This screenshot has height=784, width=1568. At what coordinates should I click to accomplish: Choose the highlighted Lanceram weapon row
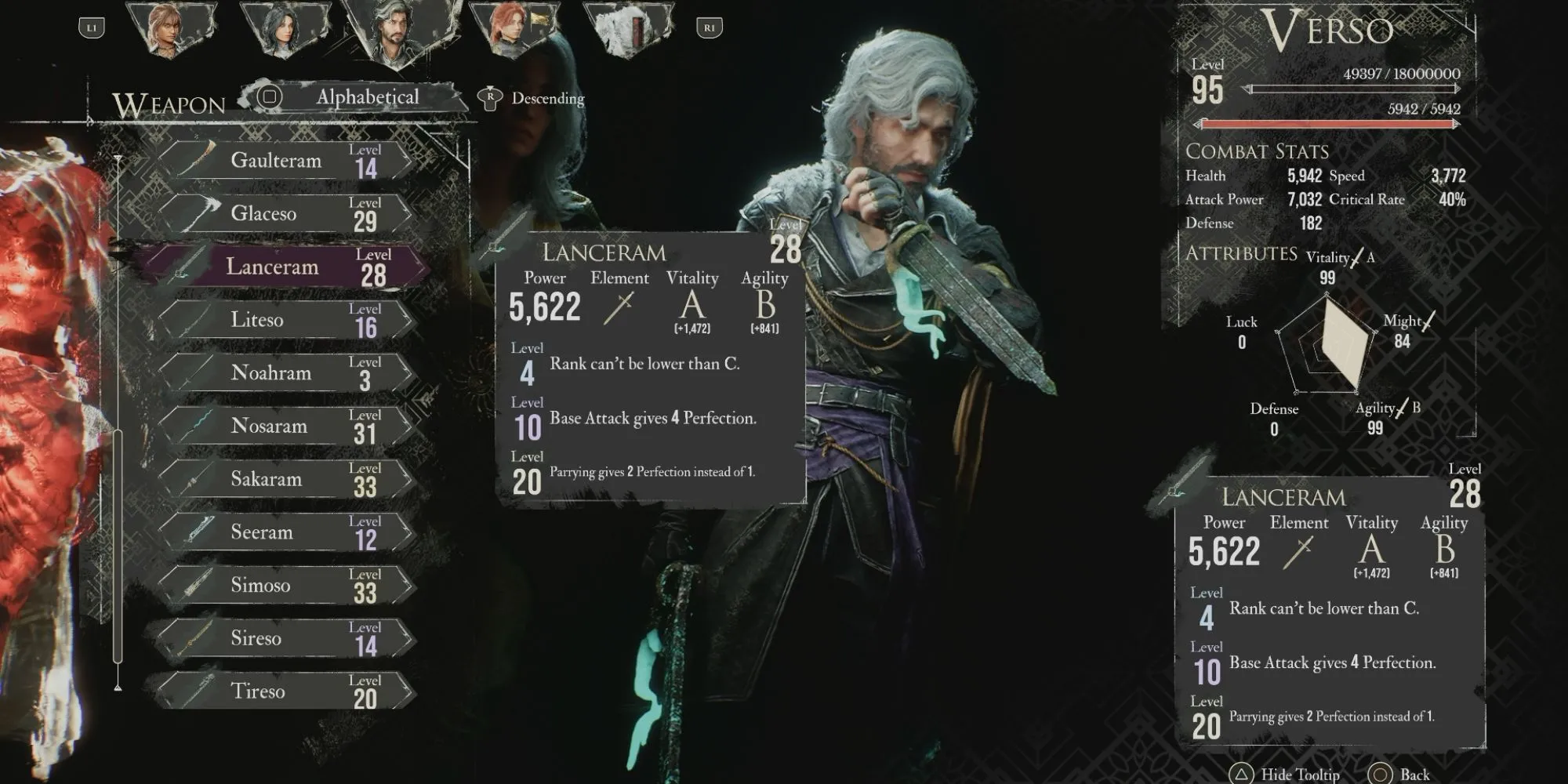(286, 267)
